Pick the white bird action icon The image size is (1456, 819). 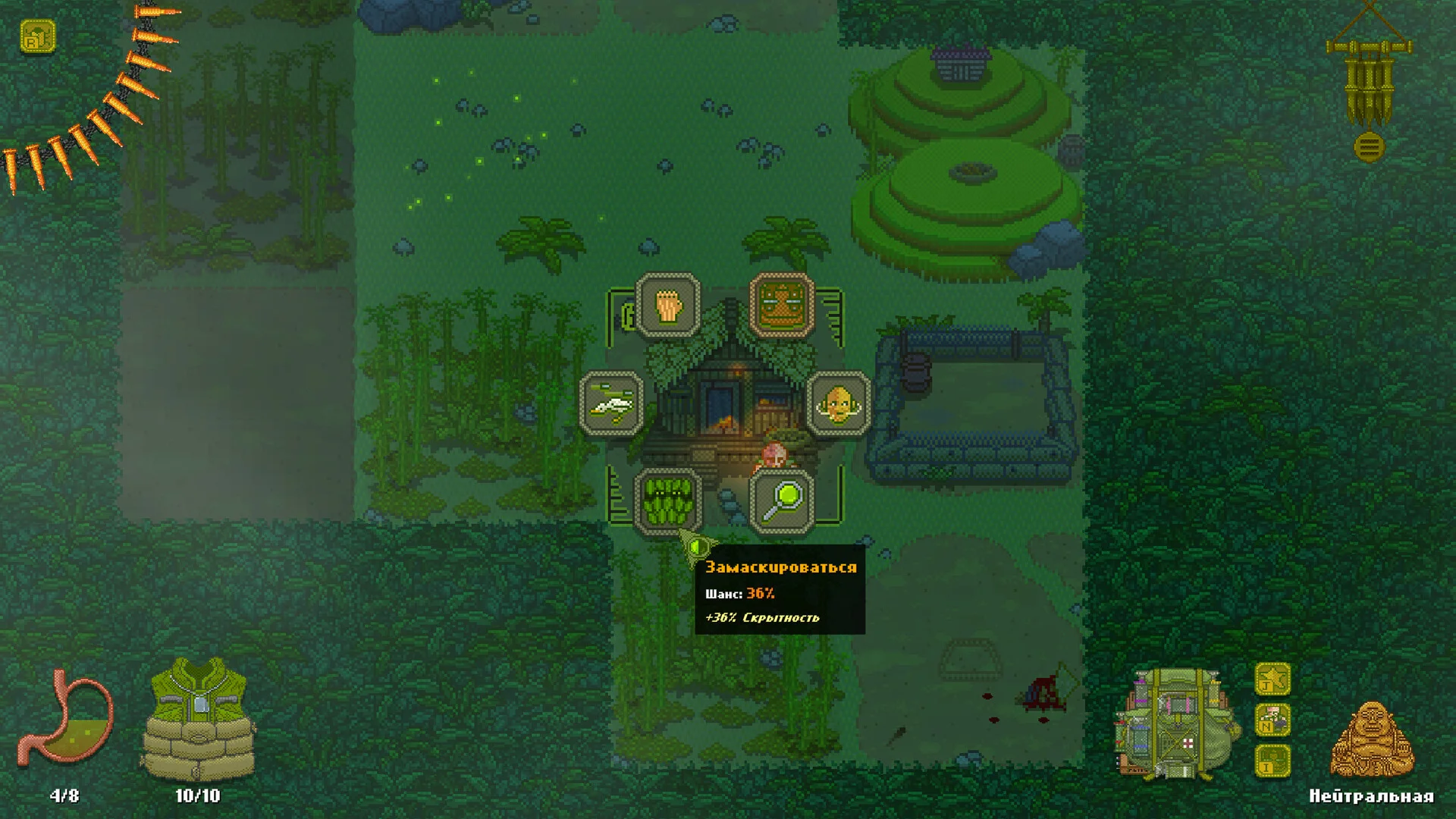(x=612, y=403)
